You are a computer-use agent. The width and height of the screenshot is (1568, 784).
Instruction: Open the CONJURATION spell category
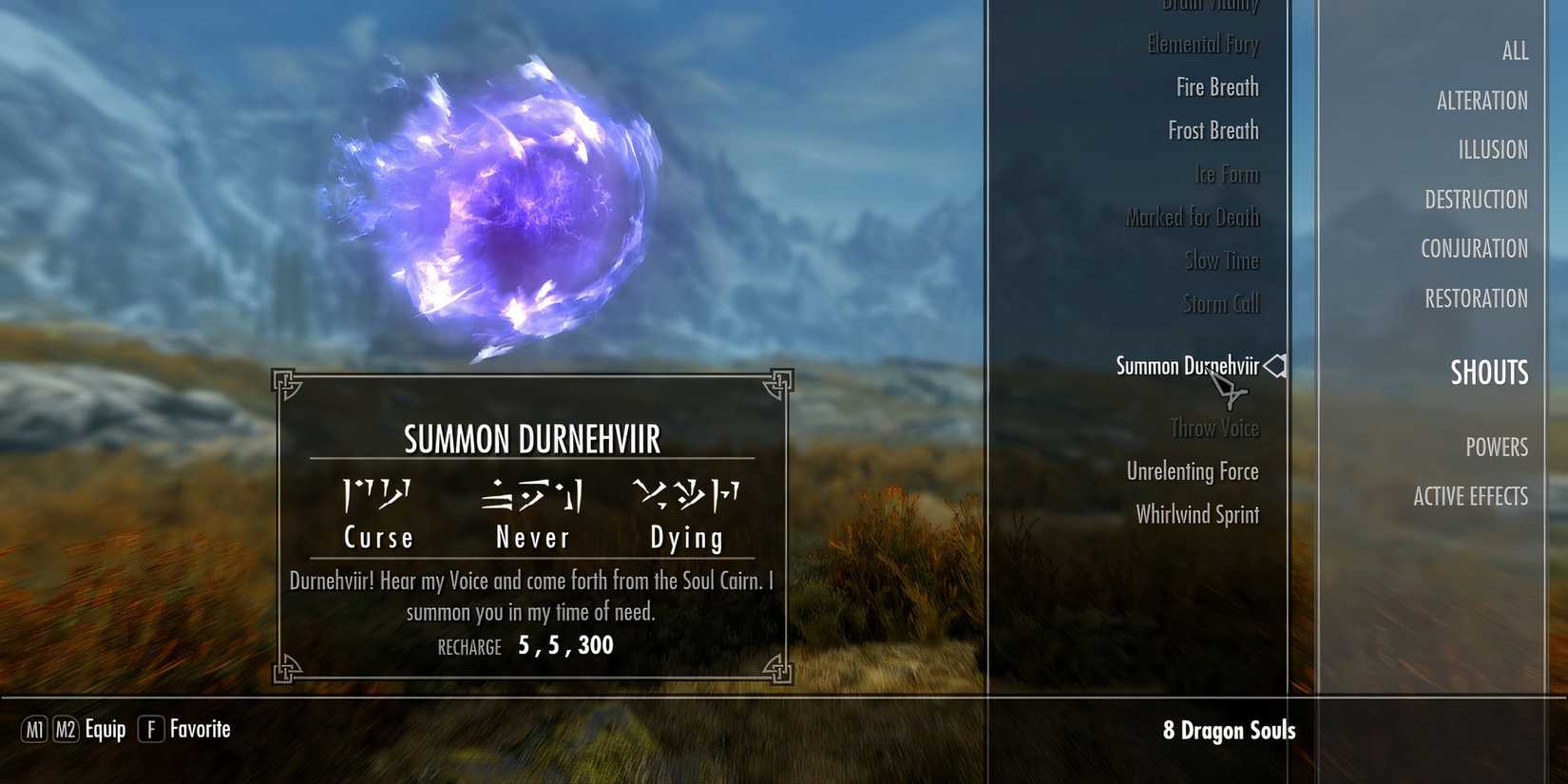(x=1474, y=248)
